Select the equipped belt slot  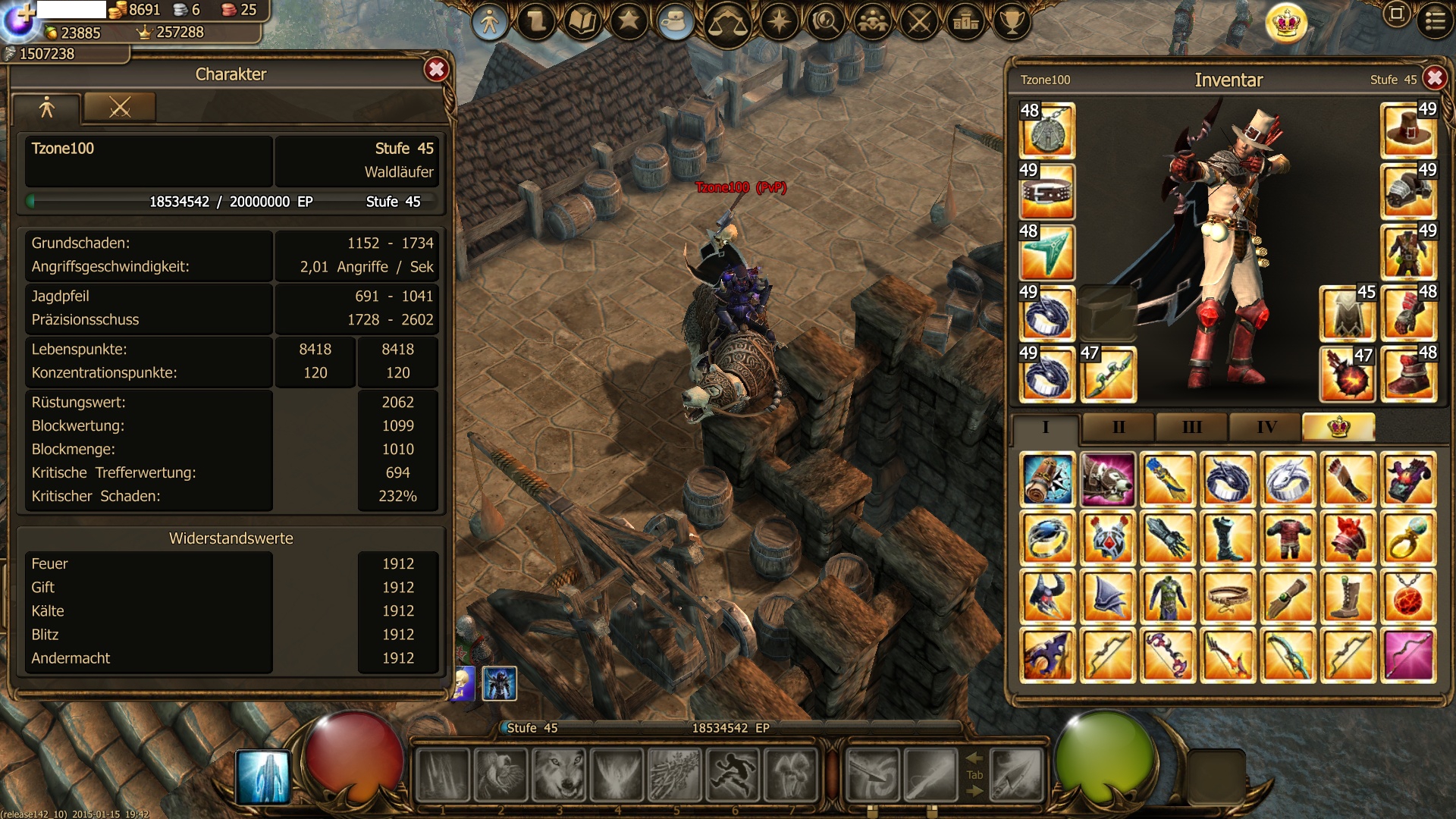point(1047,191)
